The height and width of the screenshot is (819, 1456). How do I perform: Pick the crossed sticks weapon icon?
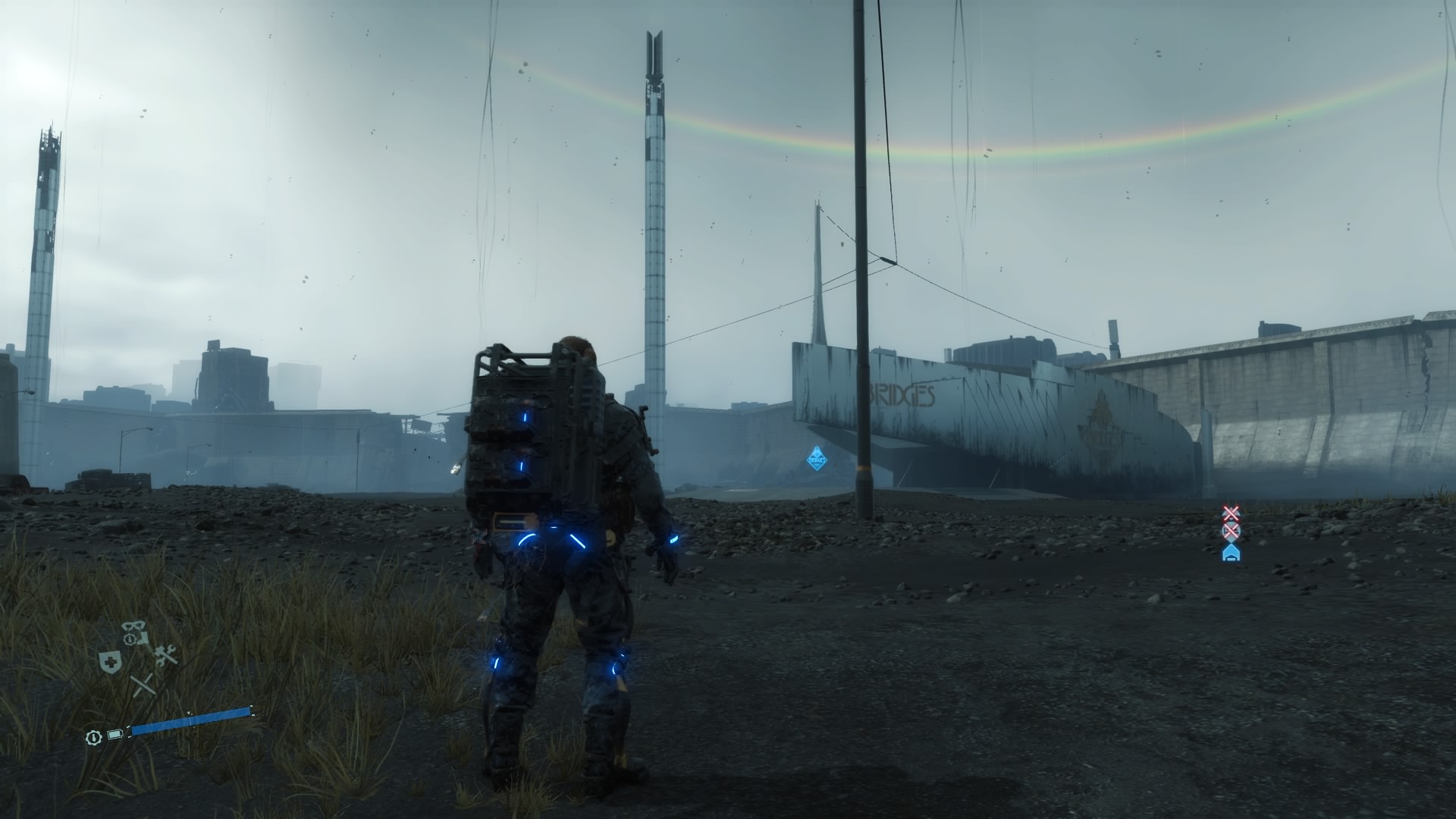(x=143, y=686)
